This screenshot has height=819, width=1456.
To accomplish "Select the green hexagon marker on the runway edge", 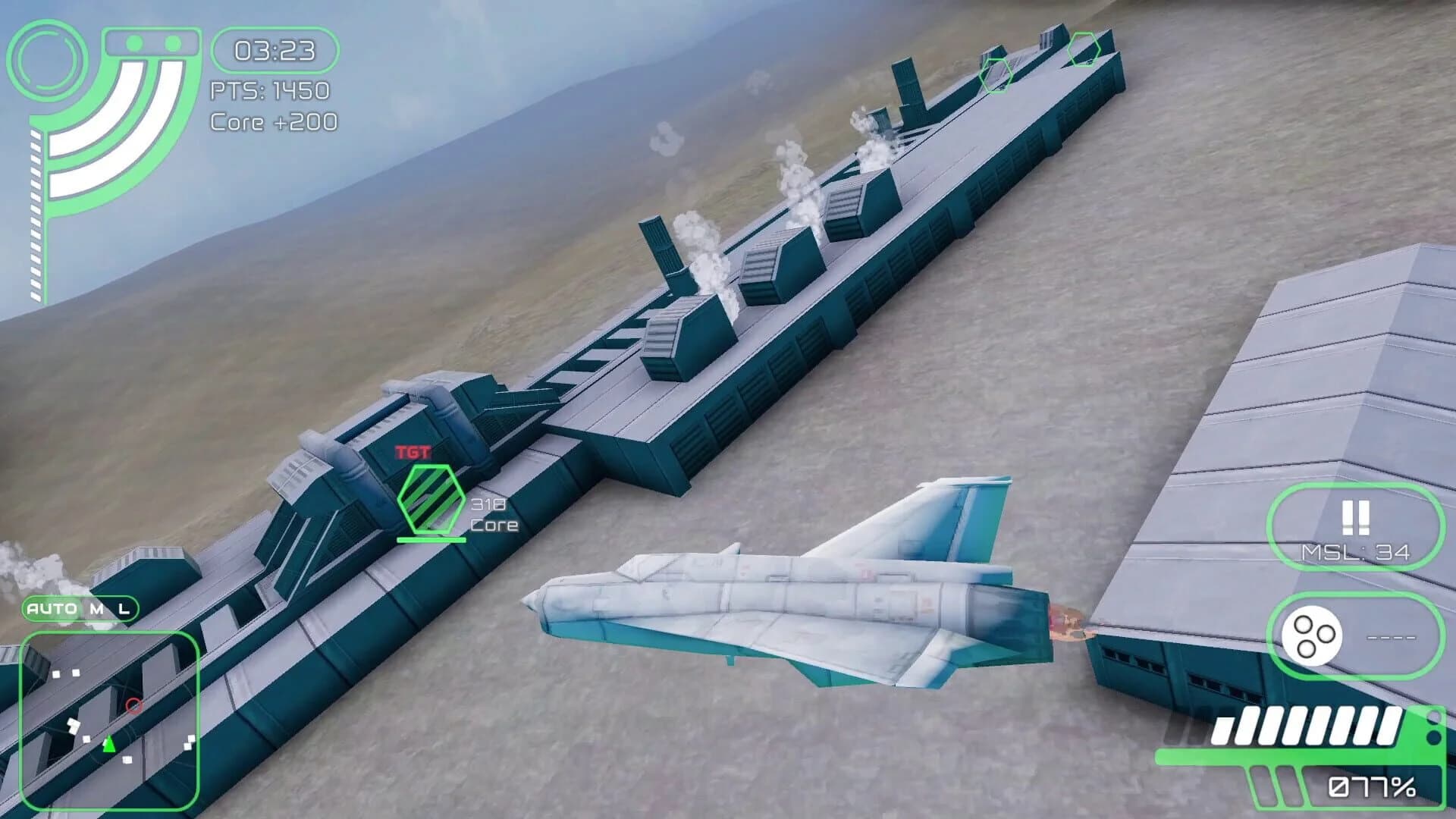I will click(998, 76).
